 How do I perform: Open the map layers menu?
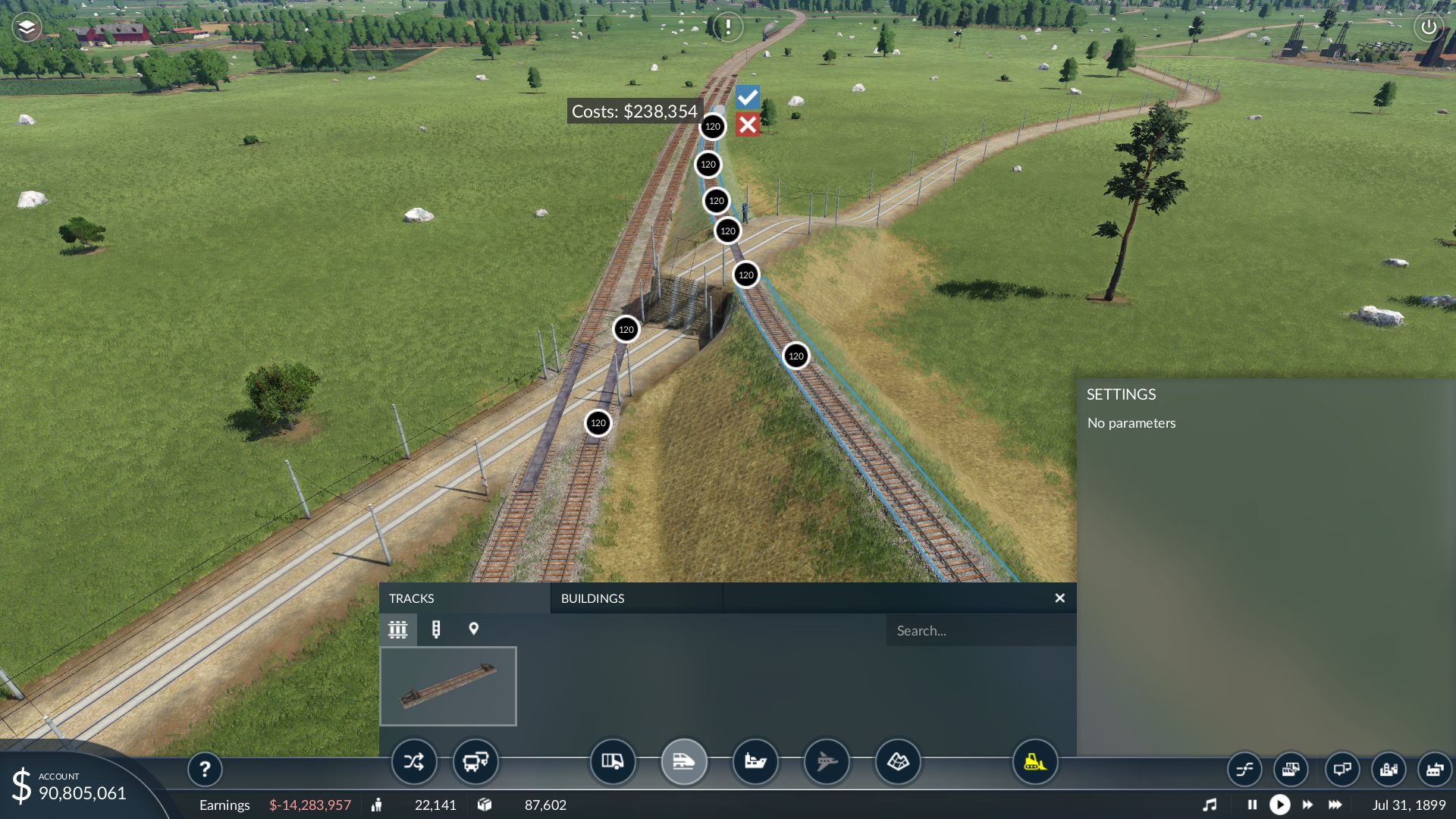27,28
